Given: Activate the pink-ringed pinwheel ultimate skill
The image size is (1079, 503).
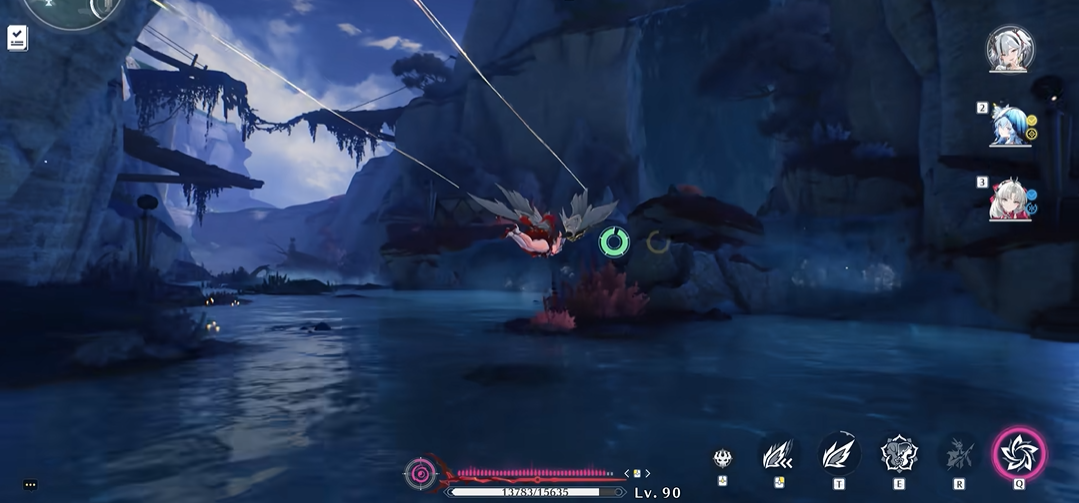Looking at the screenshot, I should (1019, 454).
